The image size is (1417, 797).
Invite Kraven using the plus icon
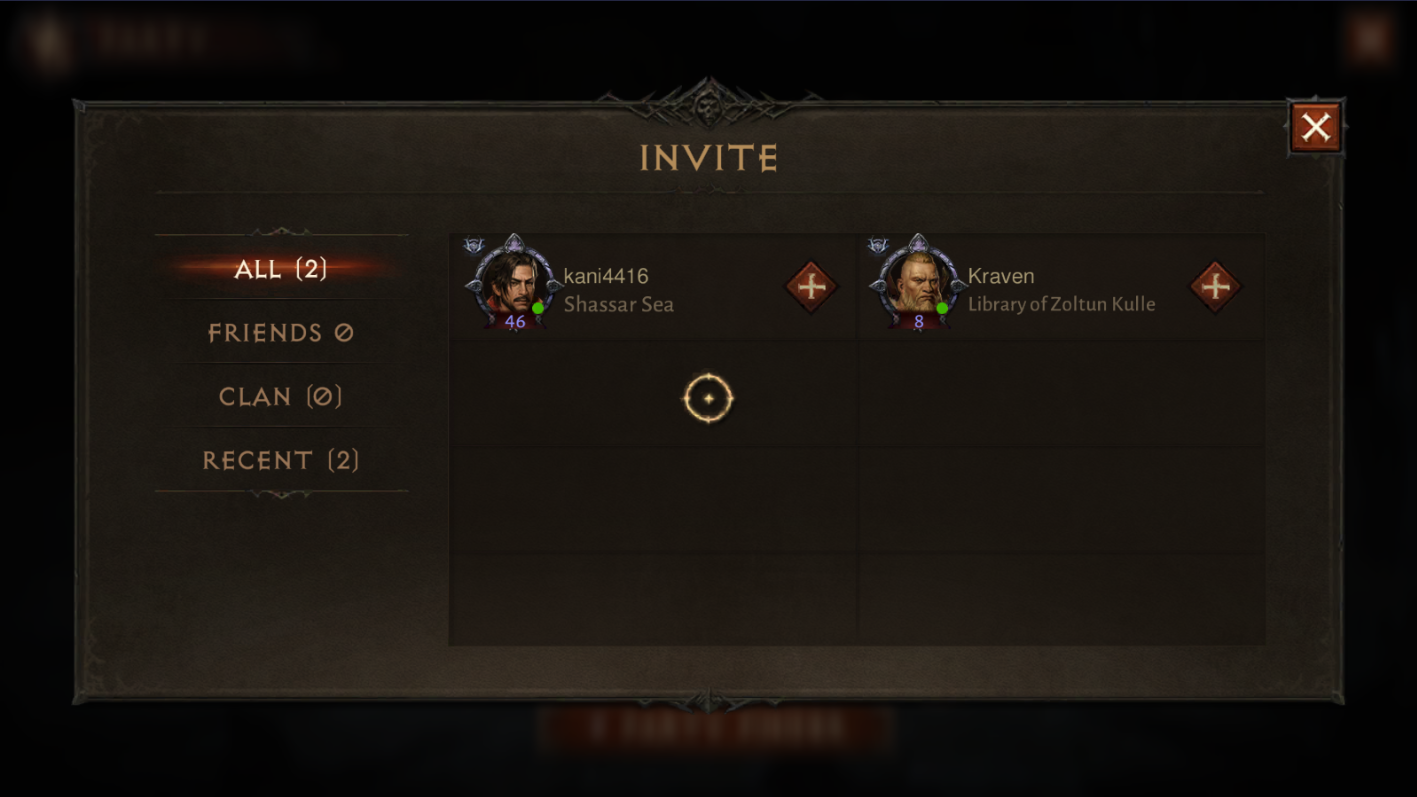click(1215, 287)
